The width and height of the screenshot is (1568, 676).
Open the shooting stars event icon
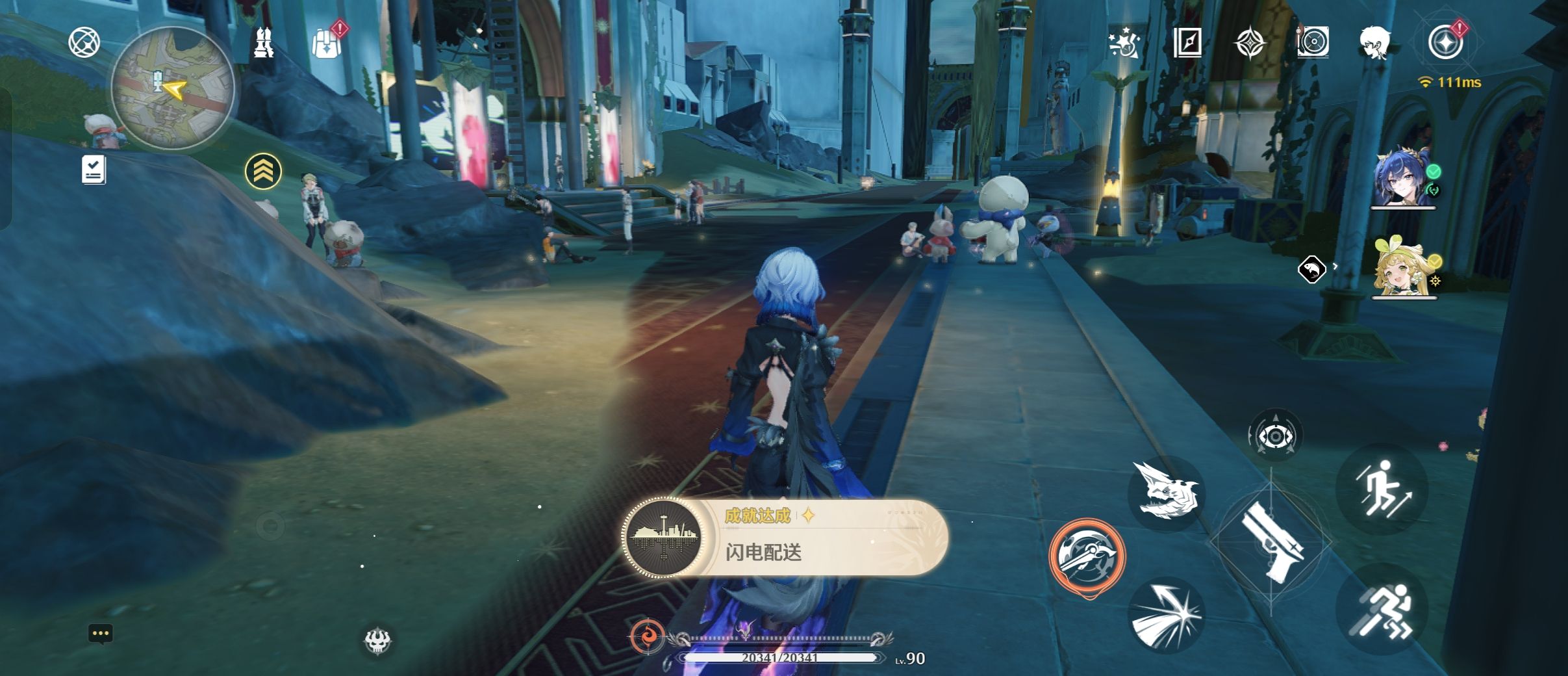coord(1125,43)
